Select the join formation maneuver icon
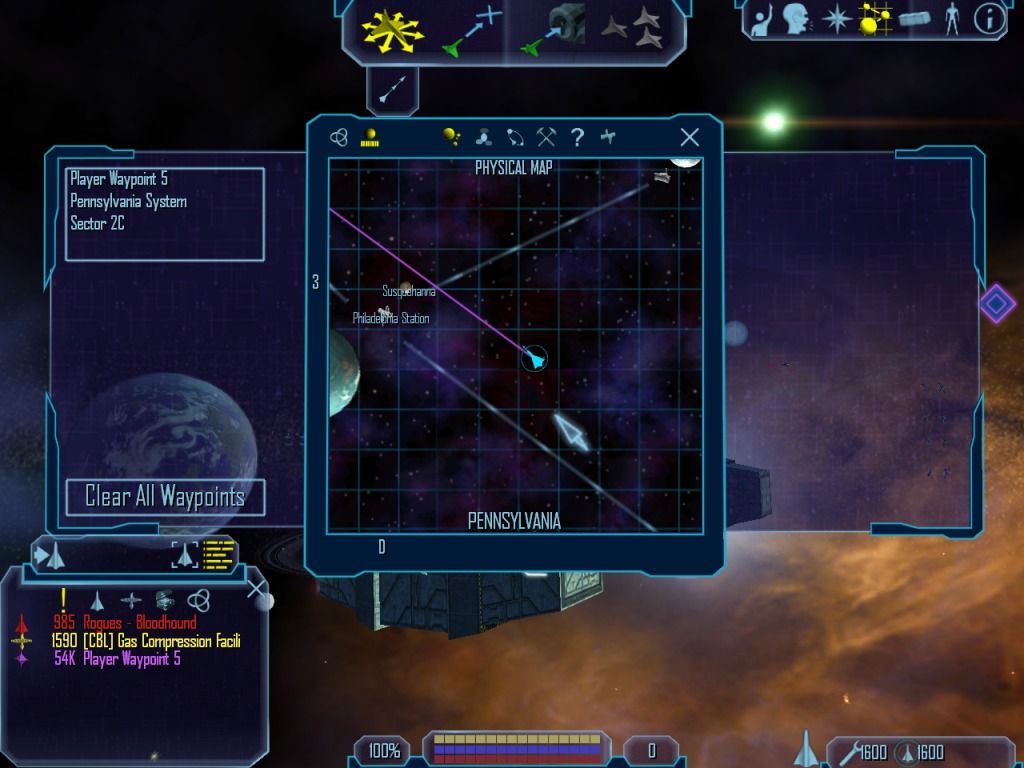 636,29
